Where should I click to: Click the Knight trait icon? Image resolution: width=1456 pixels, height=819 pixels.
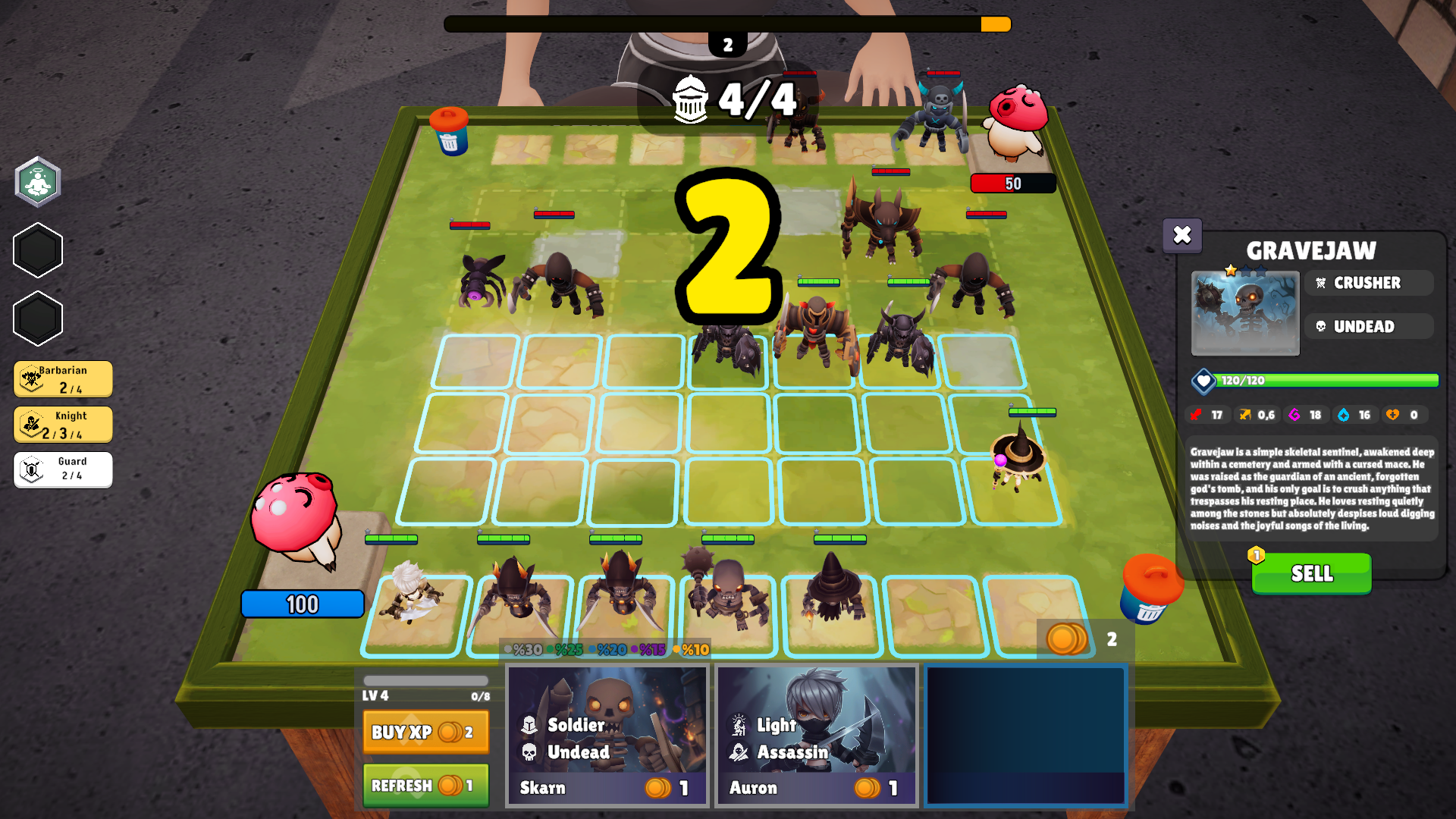[x=30, y=423]
